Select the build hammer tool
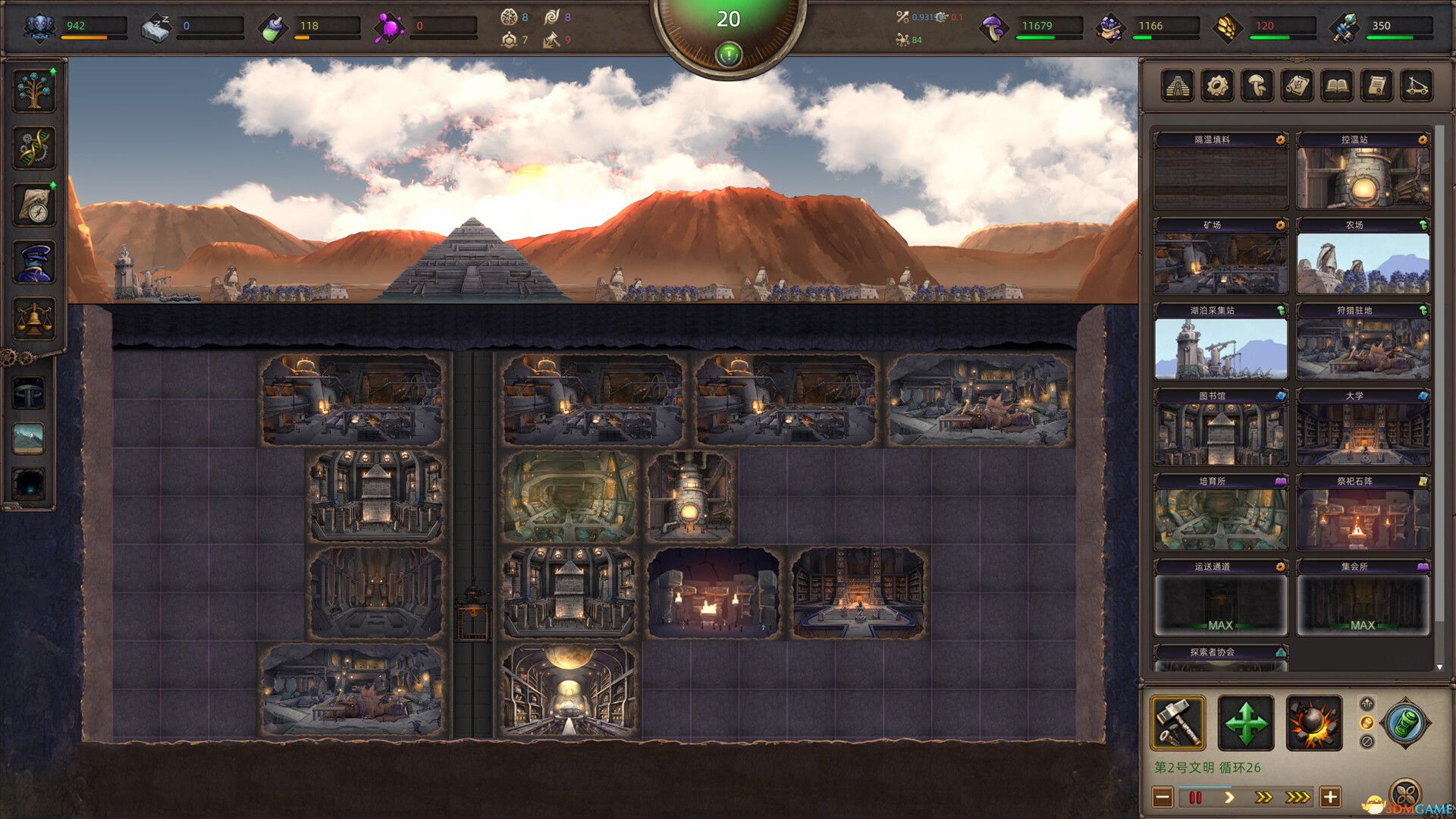 1178,722
